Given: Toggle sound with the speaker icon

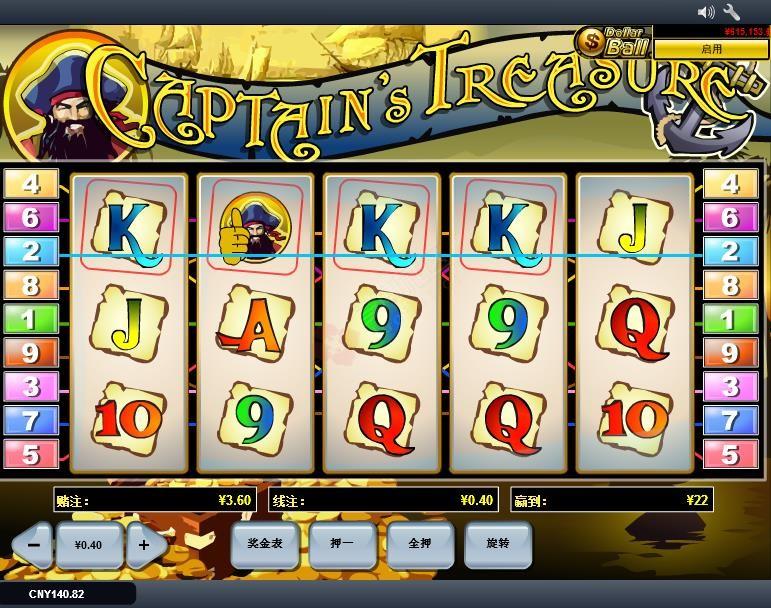Looking at the screenshot, I should [706, 12].
